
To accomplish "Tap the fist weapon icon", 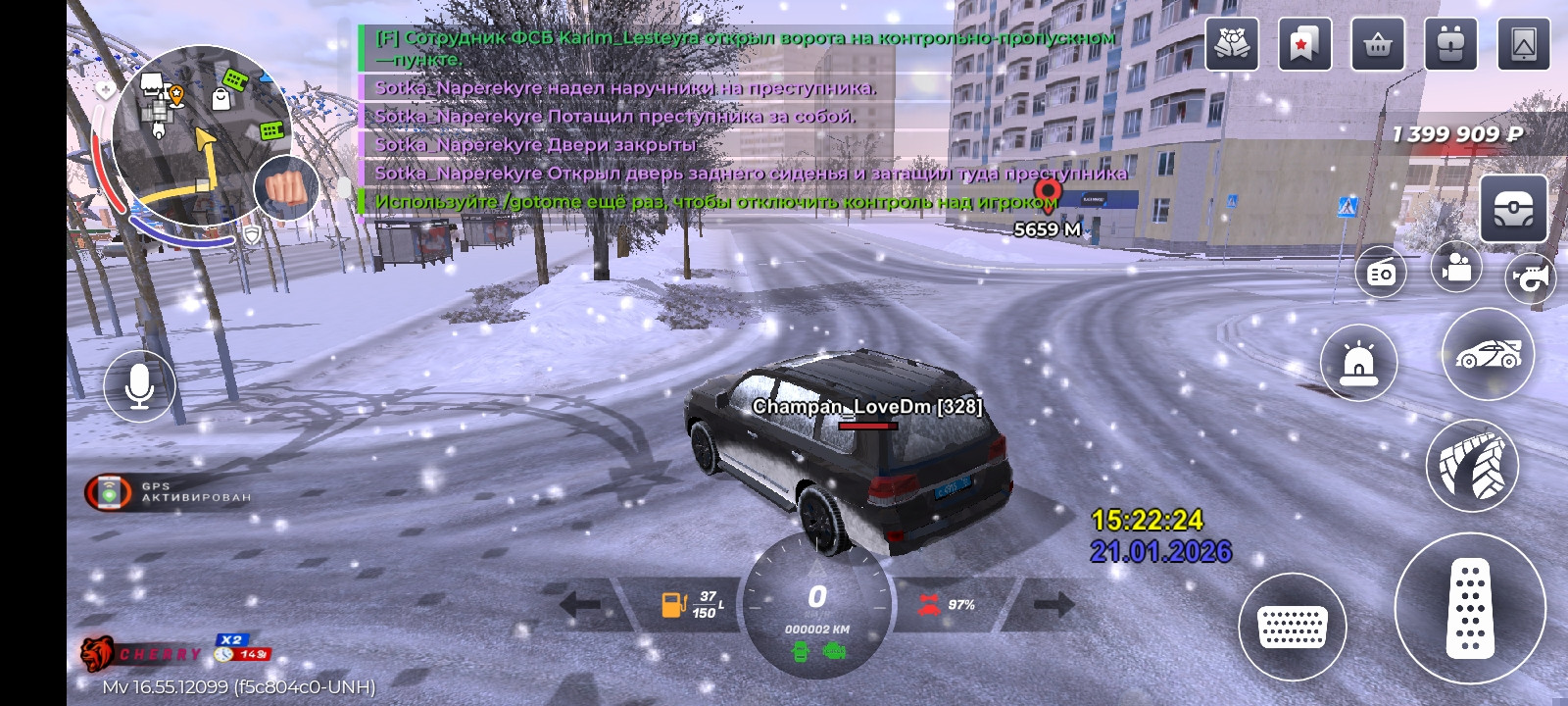I will pos(285,187).
